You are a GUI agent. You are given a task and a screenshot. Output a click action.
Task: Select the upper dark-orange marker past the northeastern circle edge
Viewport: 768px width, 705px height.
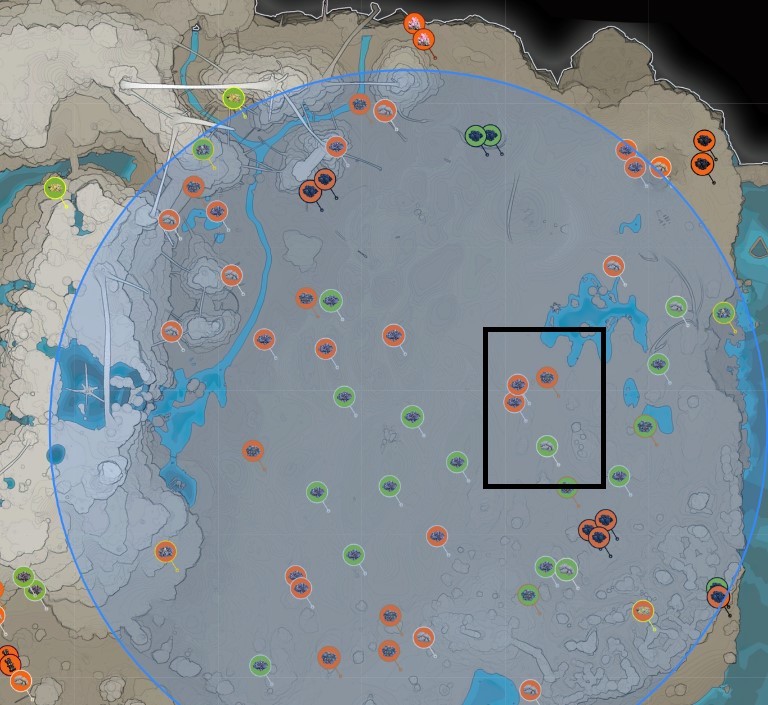(704, 141)
